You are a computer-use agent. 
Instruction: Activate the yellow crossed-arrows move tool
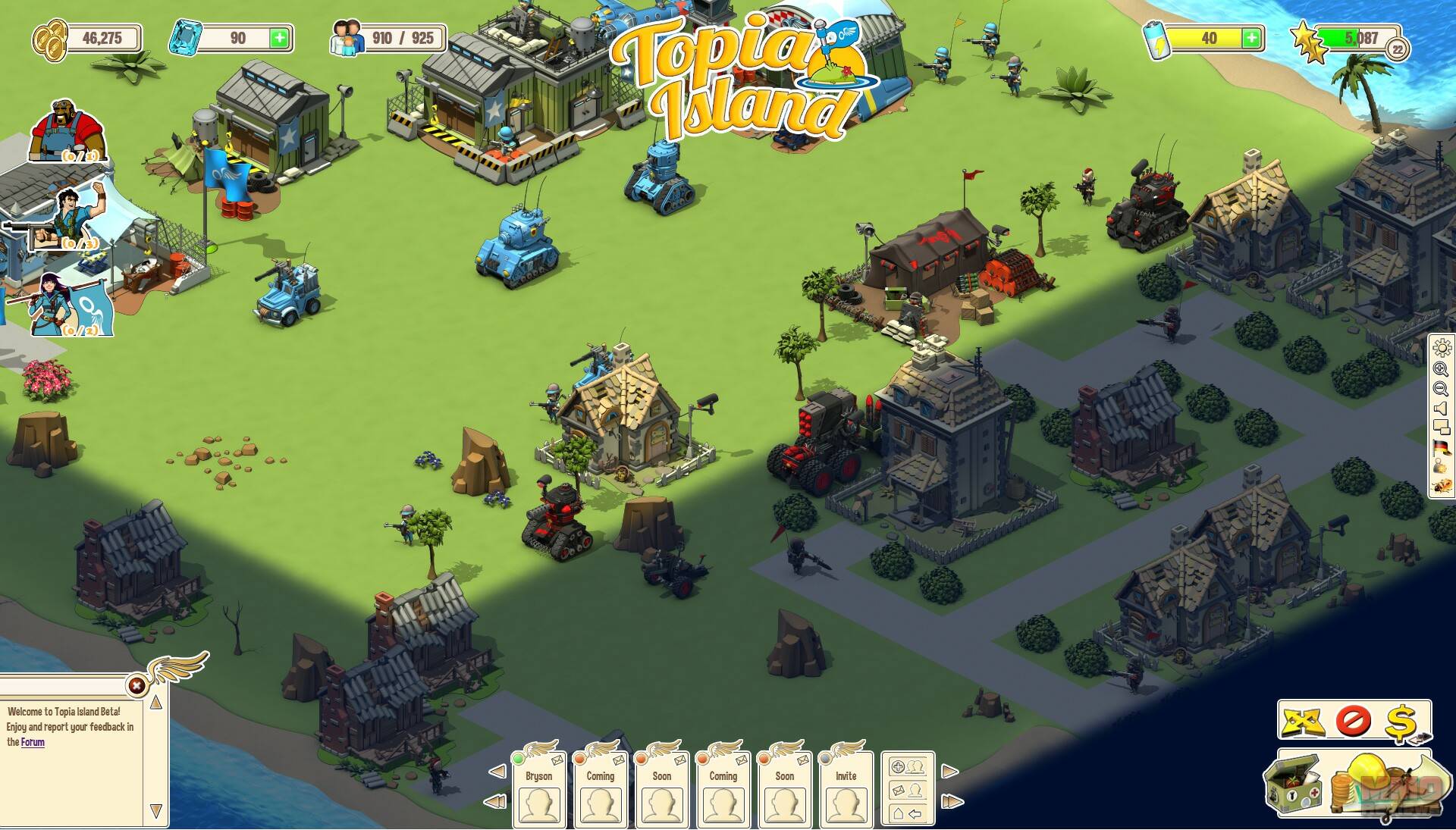(1304, 721)
